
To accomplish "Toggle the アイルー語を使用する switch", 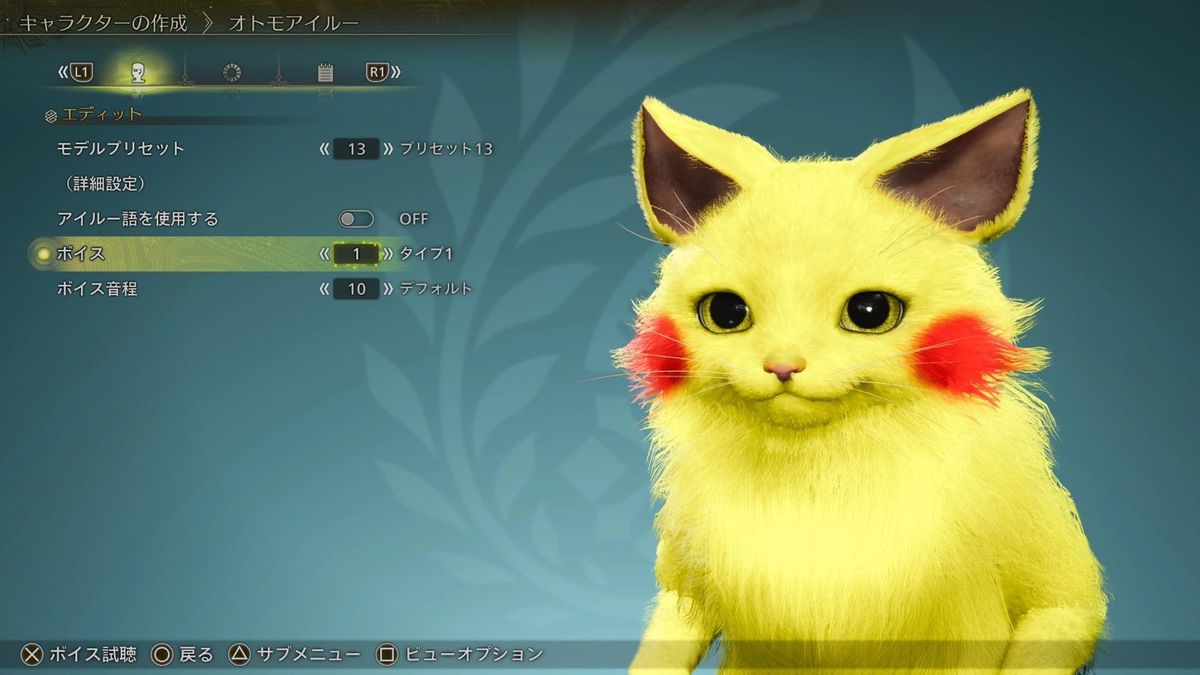I will point(357,219).
